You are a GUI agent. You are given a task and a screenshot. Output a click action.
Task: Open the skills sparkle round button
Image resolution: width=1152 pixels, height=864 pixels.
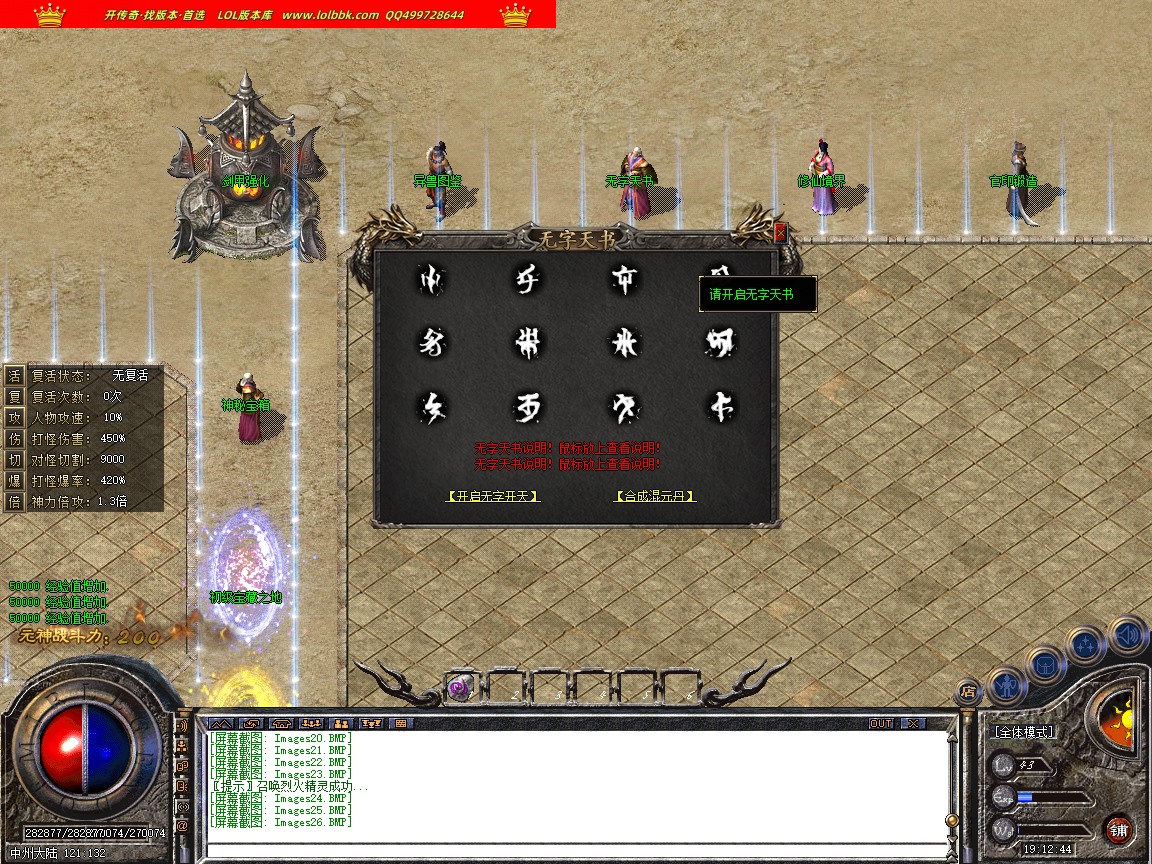[1086, 644]
